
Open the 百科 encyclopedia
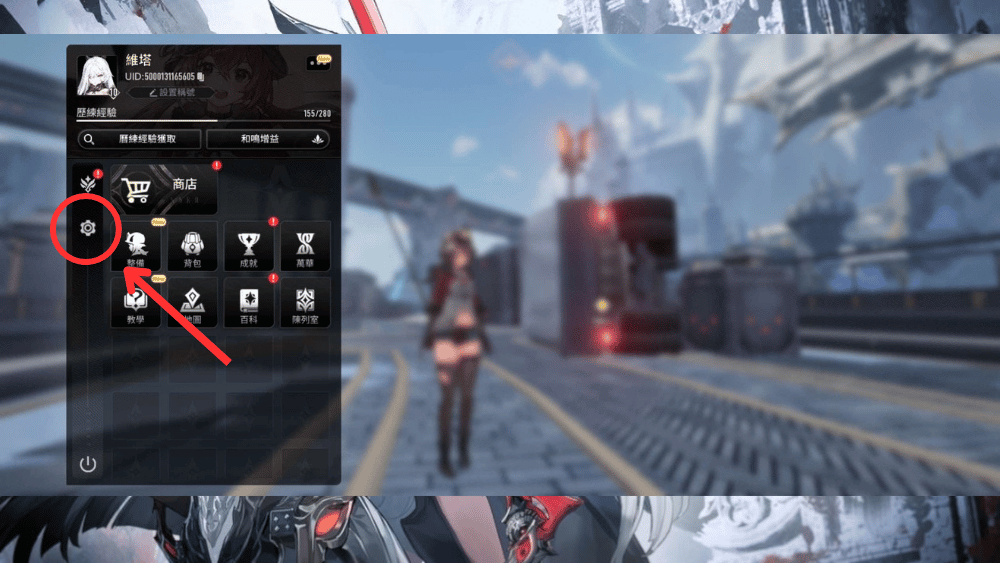(249, 303)
